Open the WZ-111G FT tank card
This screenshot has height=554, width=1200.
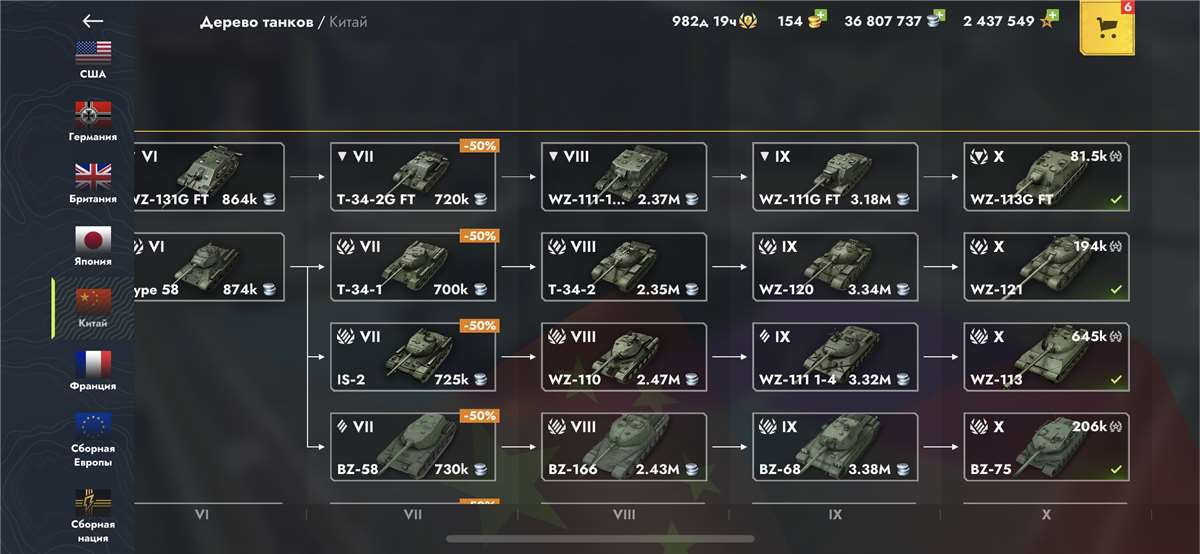pos(835,177)
